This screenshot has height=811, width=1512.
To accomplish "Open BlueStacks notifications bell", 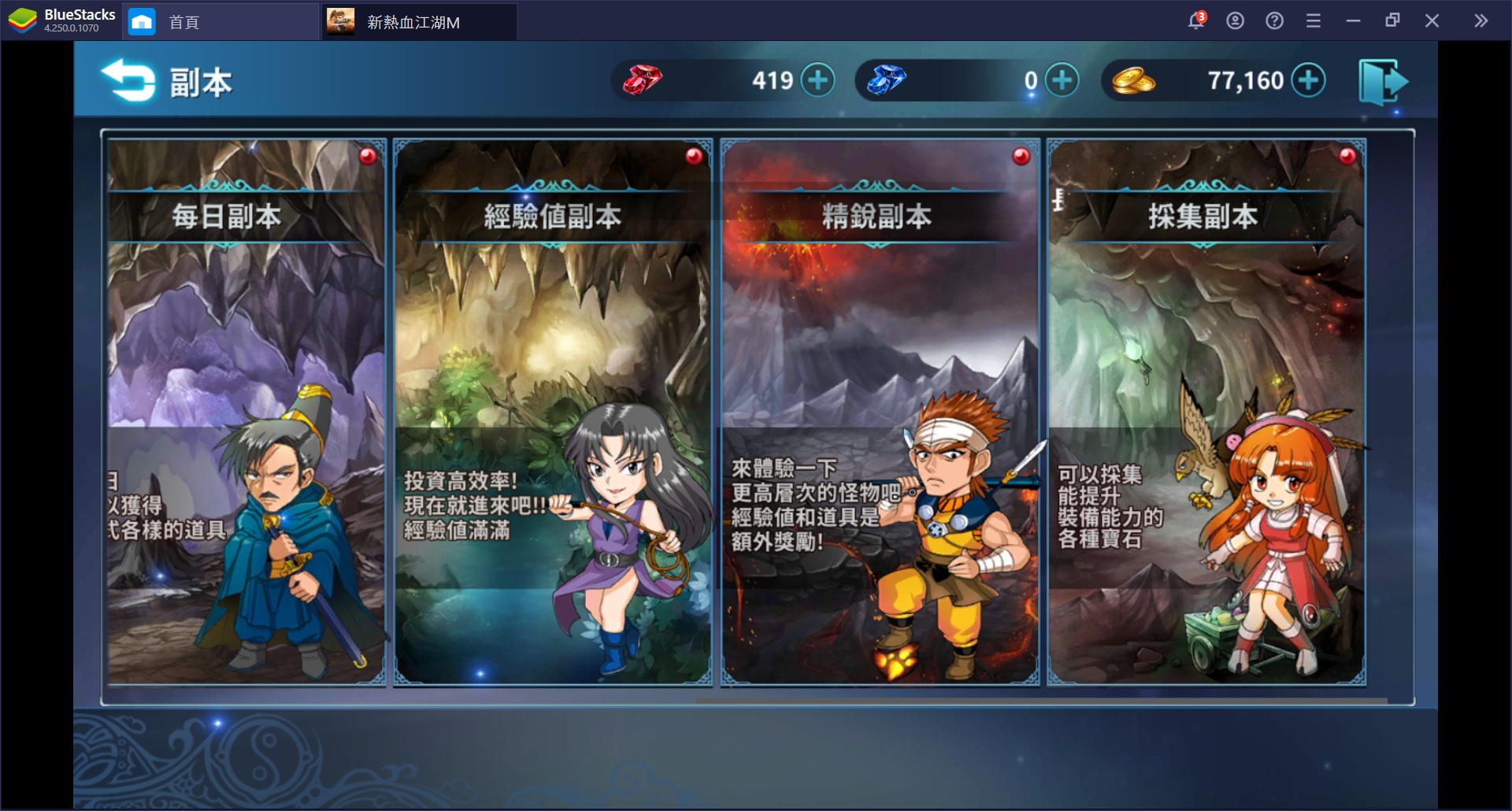I will pyautogui.click(x=1195, y=20).
